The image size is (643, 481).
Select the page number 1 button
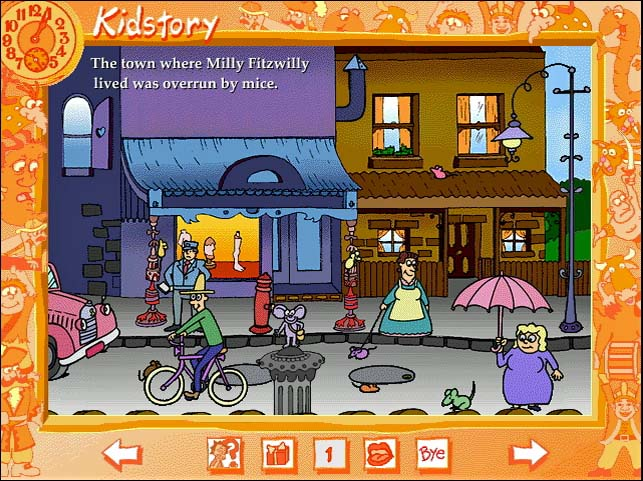(329, 455)
